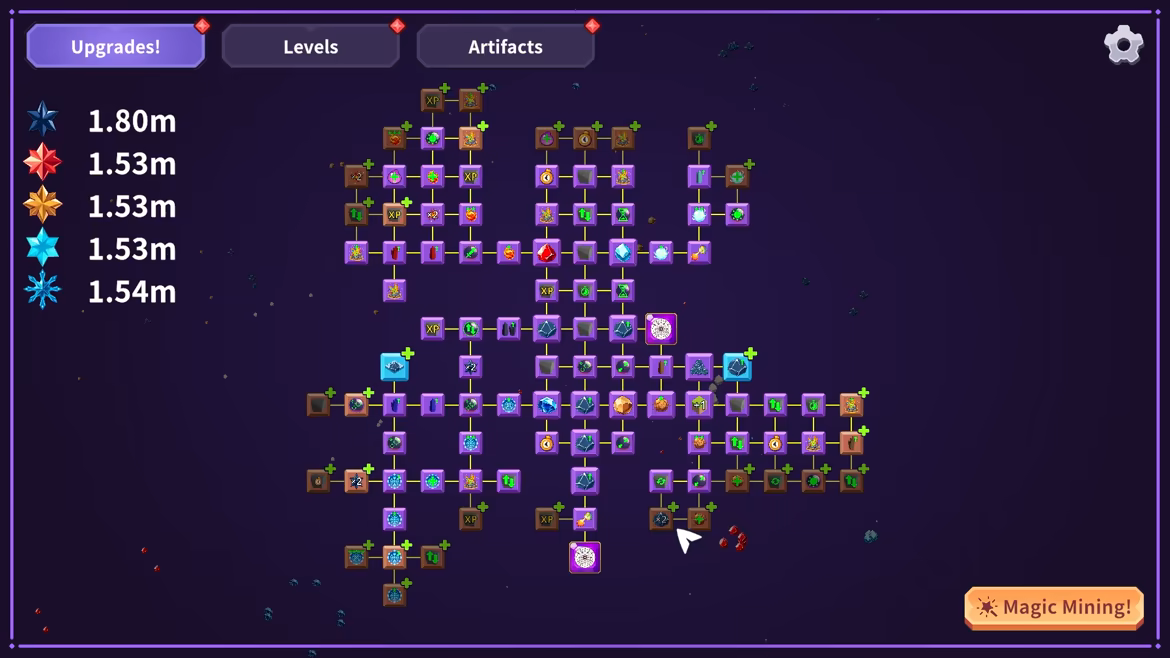Pick the orange faceted gem upgrade node
The image size is (1170, 658).
pyautogui.click(x=623, y=405)
